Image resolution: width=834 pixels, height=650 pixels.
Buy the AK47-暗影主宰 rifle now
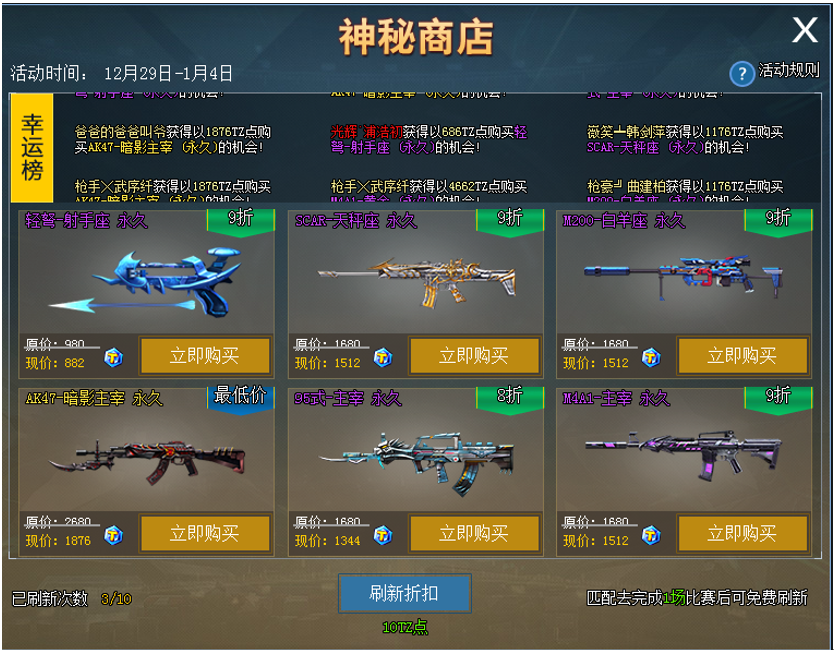tap(205, 534)
